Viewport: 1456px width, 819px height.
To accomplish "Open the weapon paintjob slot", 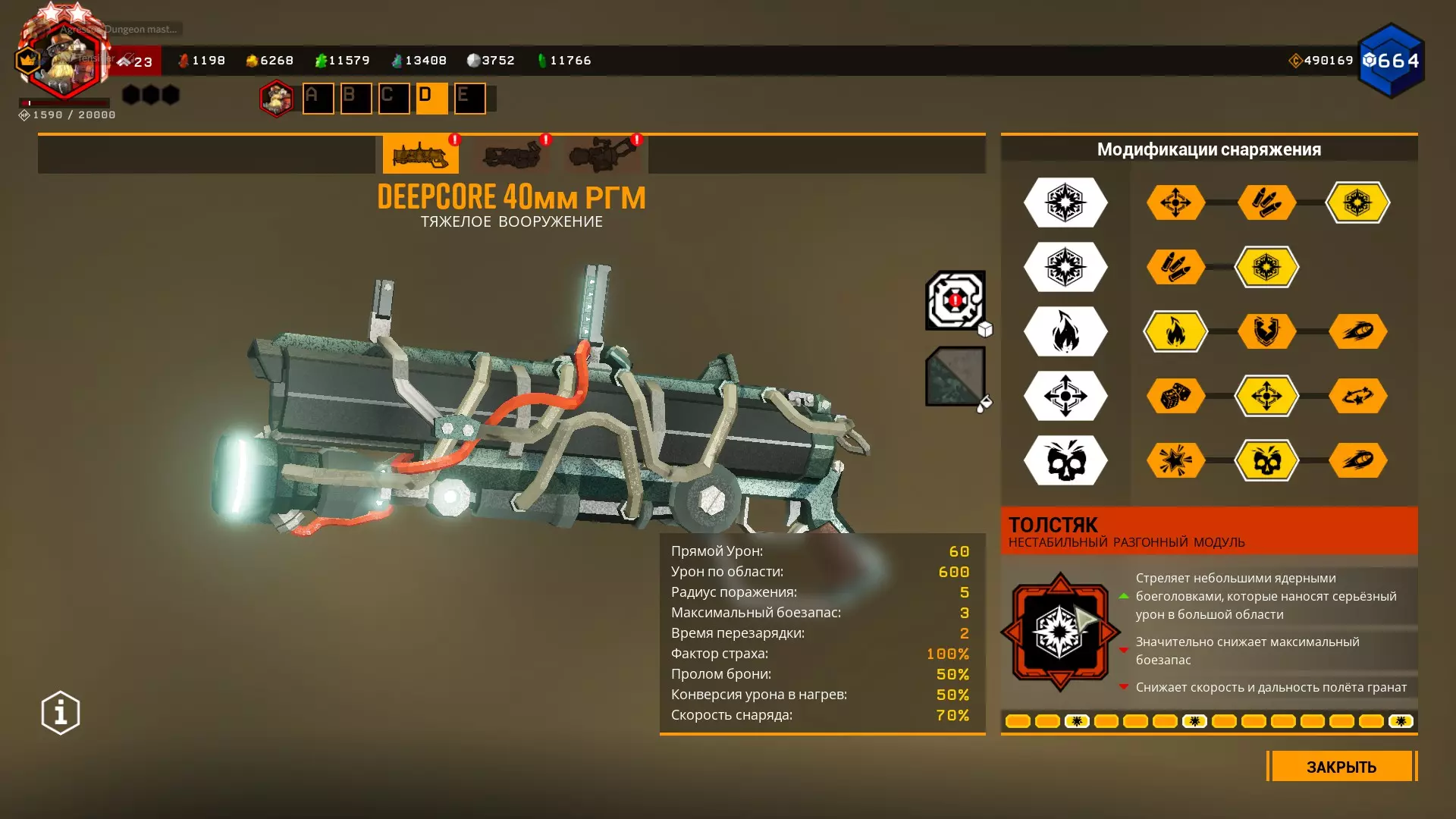I will coord(955,376).
